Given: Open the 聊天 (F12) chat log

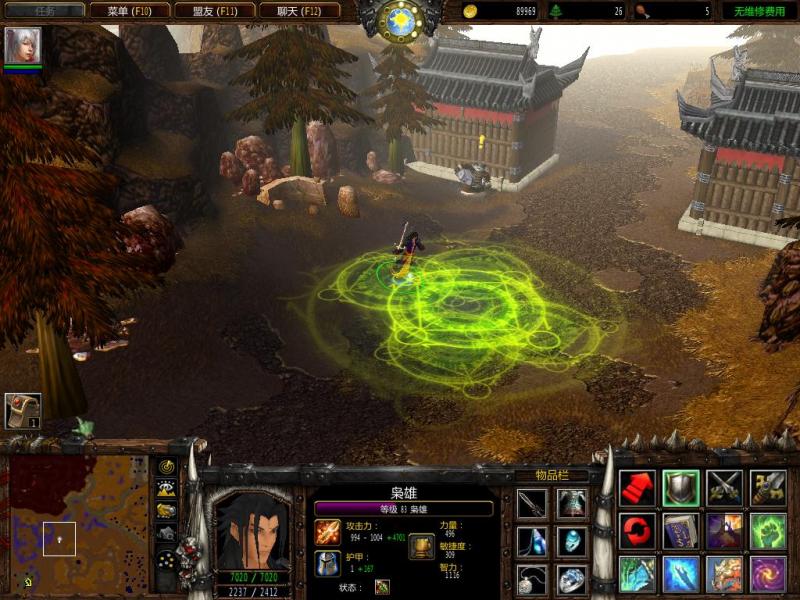Looking at the screenshot, I should (x=299, y=11).
